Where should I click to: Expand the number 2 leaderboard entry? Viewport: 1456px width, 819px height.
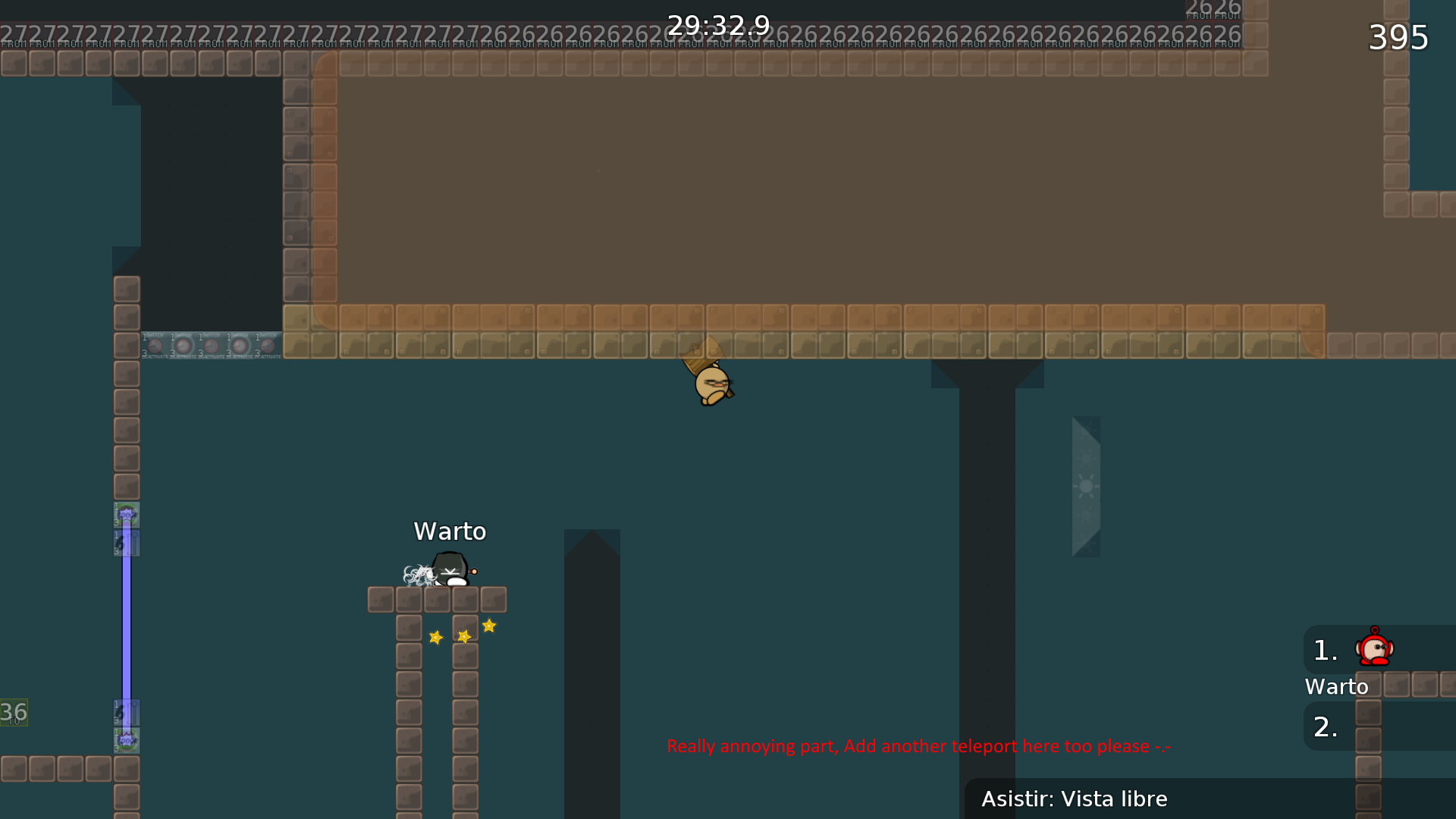point(1324,726)
